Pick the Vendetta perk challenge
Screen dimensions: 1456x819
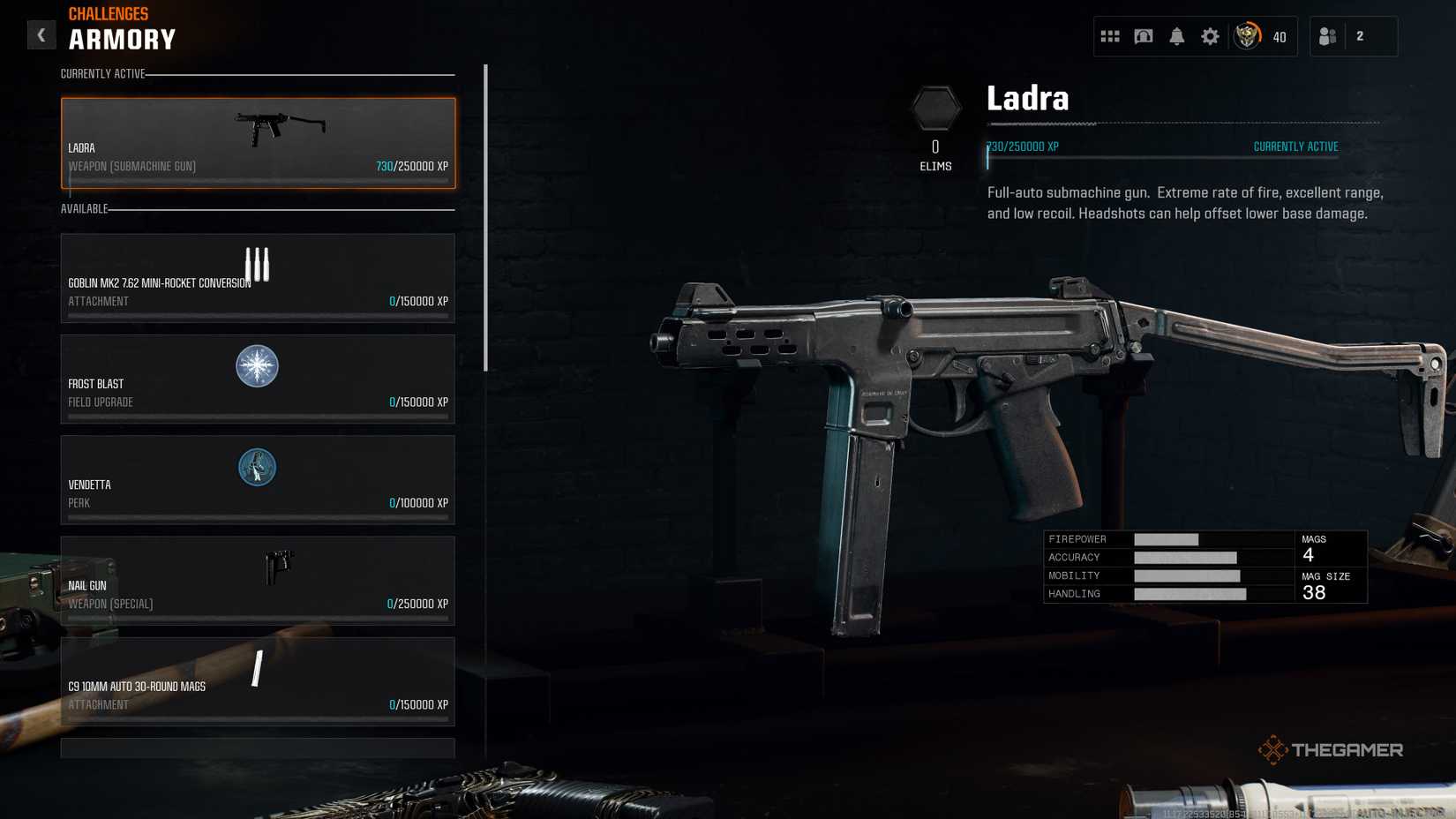[258, 479]
